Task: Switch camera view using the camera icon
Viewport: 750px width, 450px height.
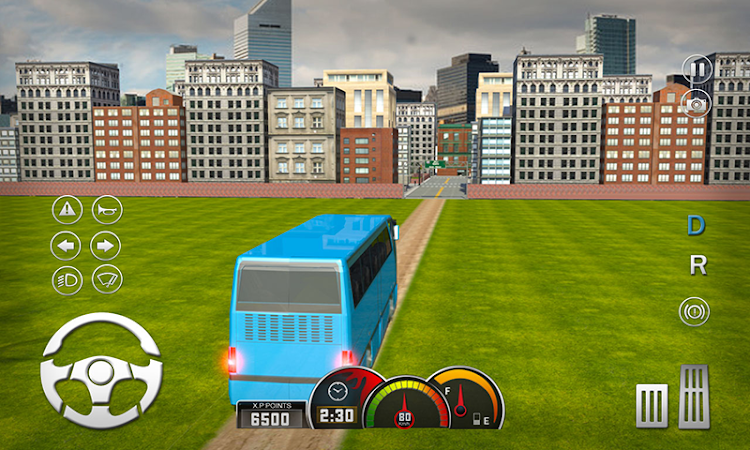Action: tap(698, 101)
